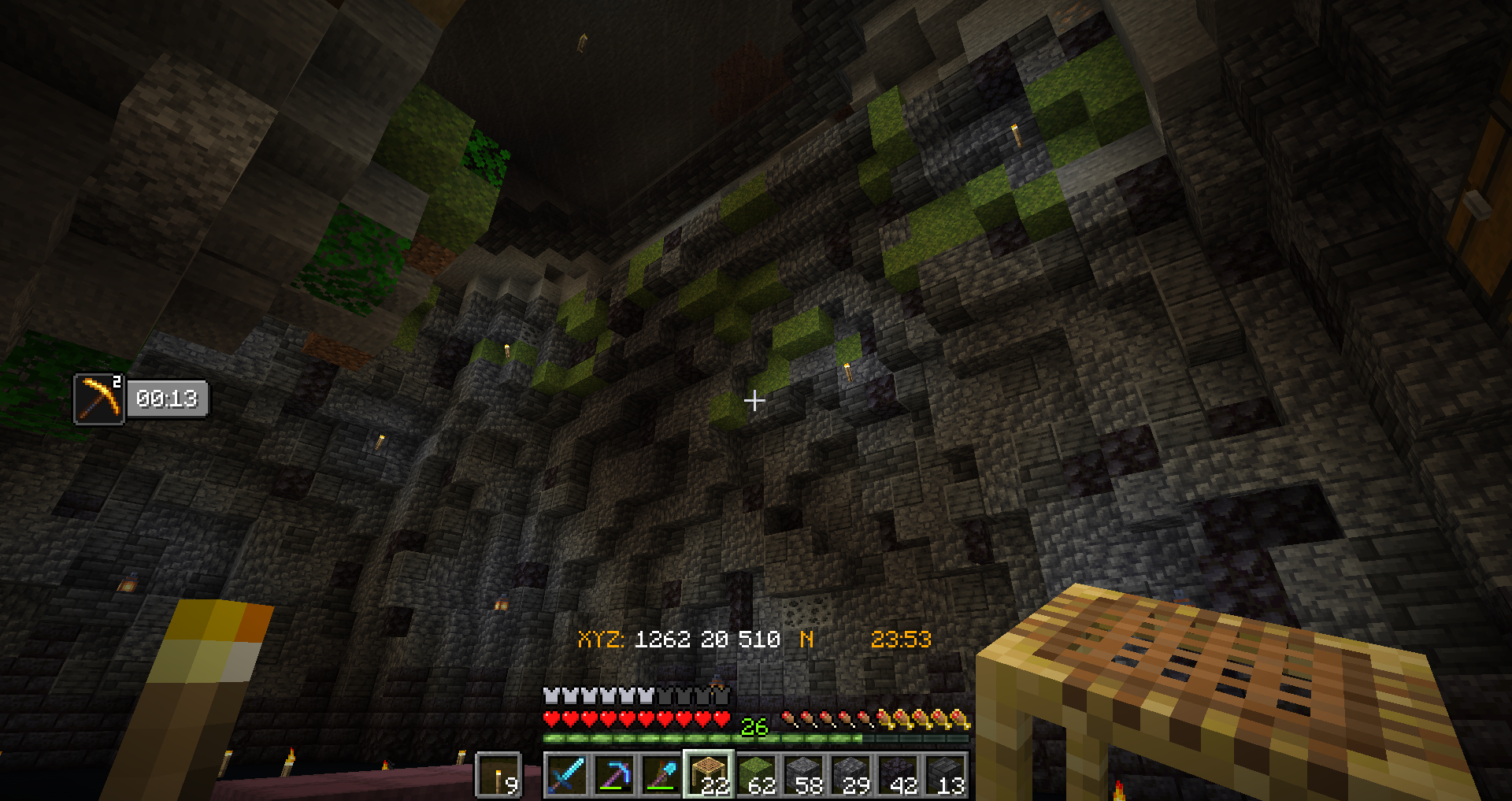
Task: Choose the dark brick stack of 13
Action: [x=945, y=775]
